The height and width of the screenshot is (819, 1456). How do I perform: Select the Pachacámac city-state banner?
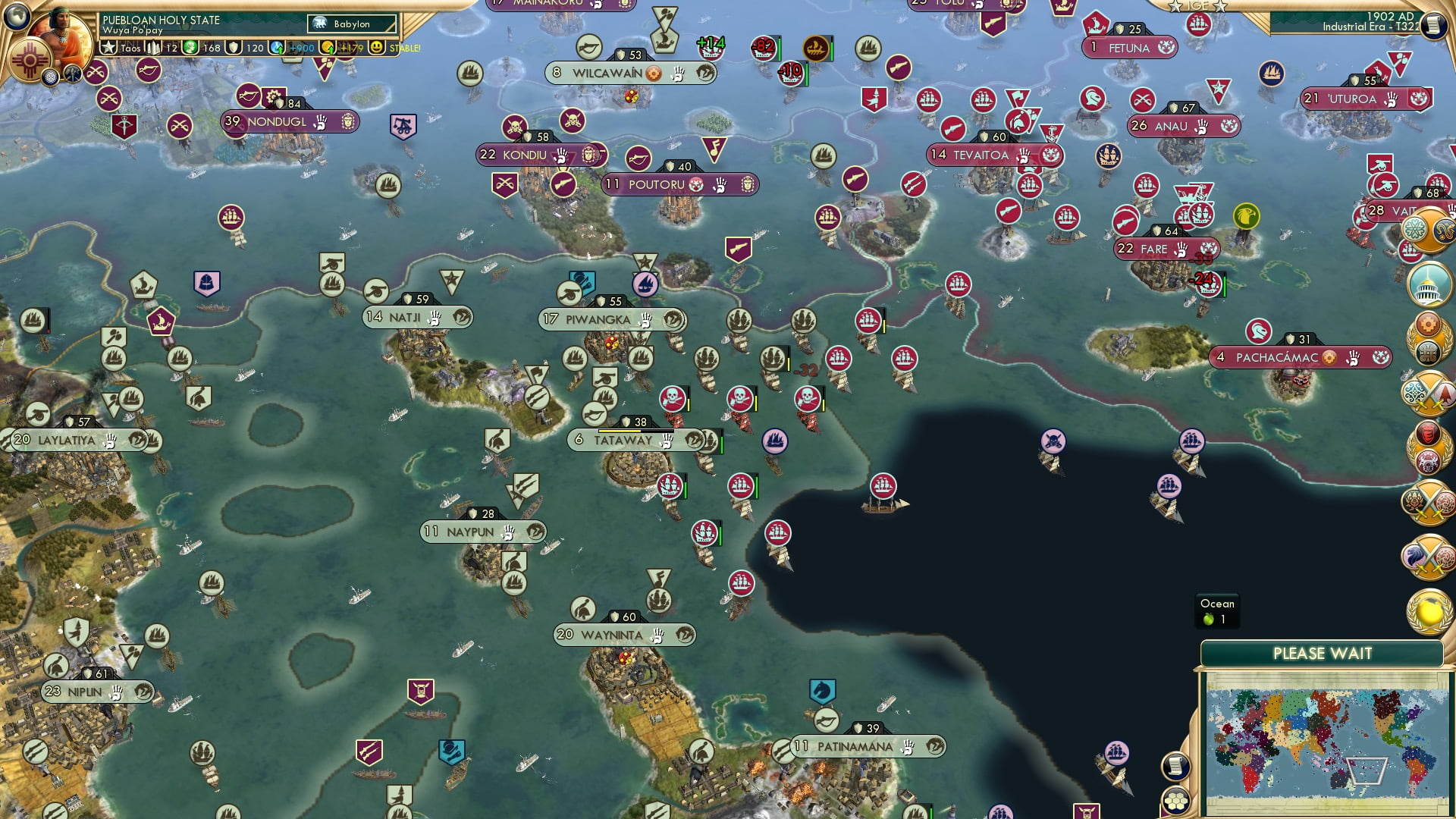click(1299, 358)
